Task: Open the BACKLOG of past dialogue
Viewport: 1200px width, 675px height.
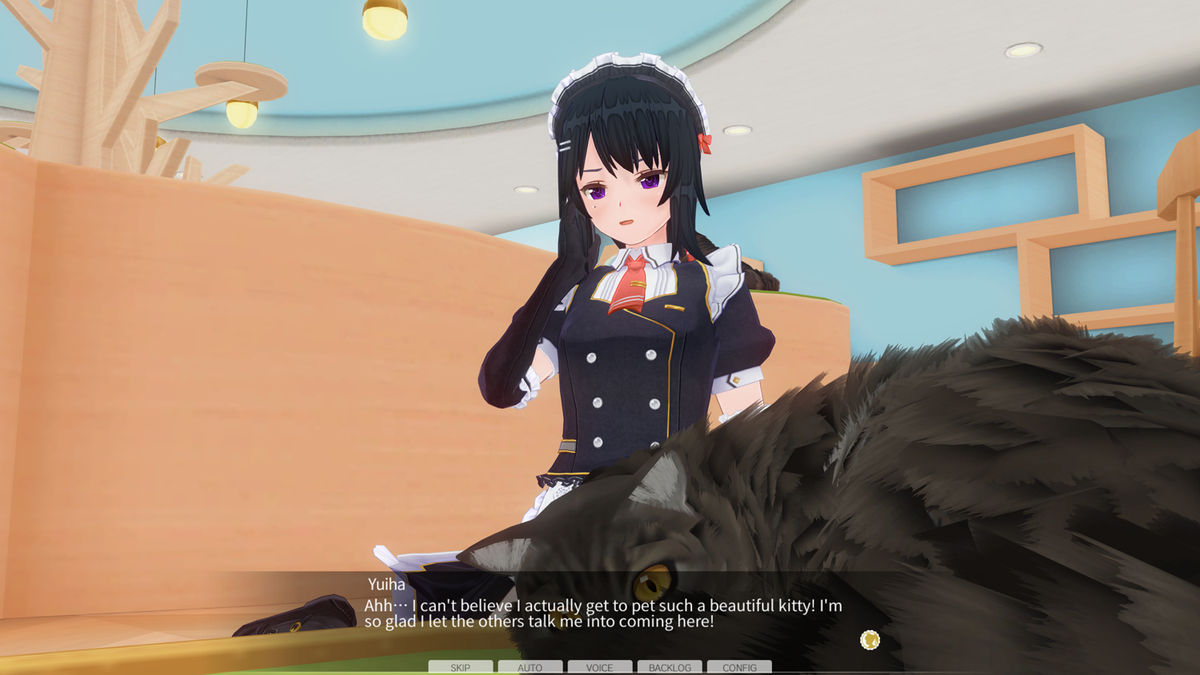Action: (669, 667)
